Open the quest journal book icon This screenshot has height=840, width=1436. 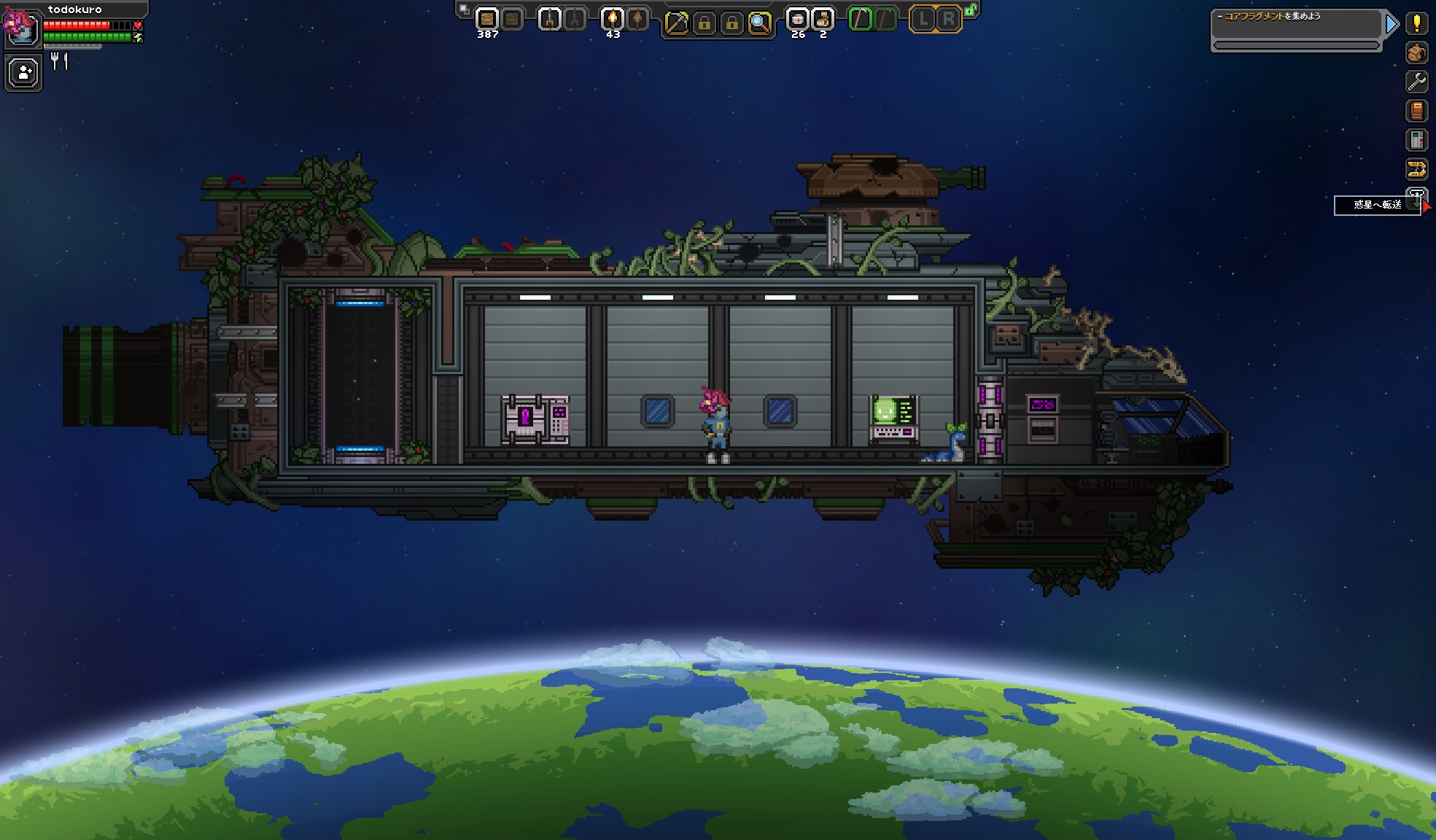pos(1416,111)
